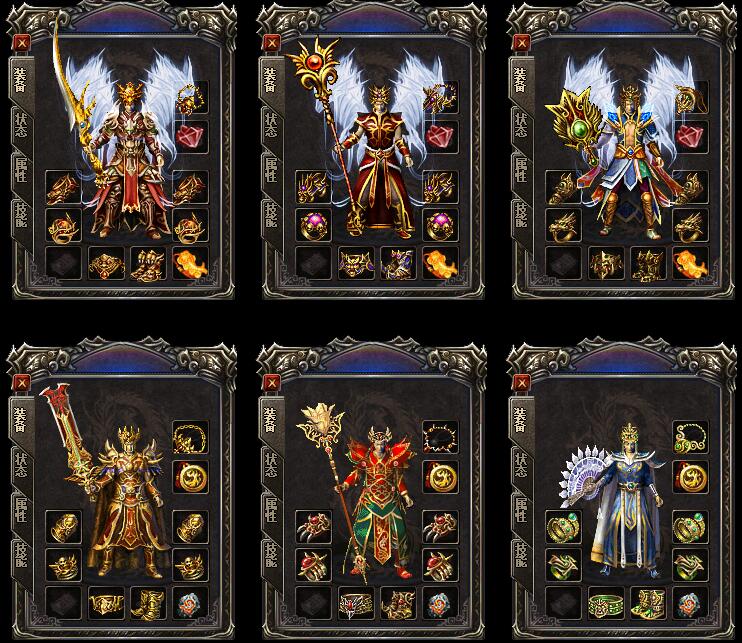Image resolution: width=742 pixels, height=643 pixels.
Task: Select golden belt slot under golden saber warrior
Action: pos(105,263)
